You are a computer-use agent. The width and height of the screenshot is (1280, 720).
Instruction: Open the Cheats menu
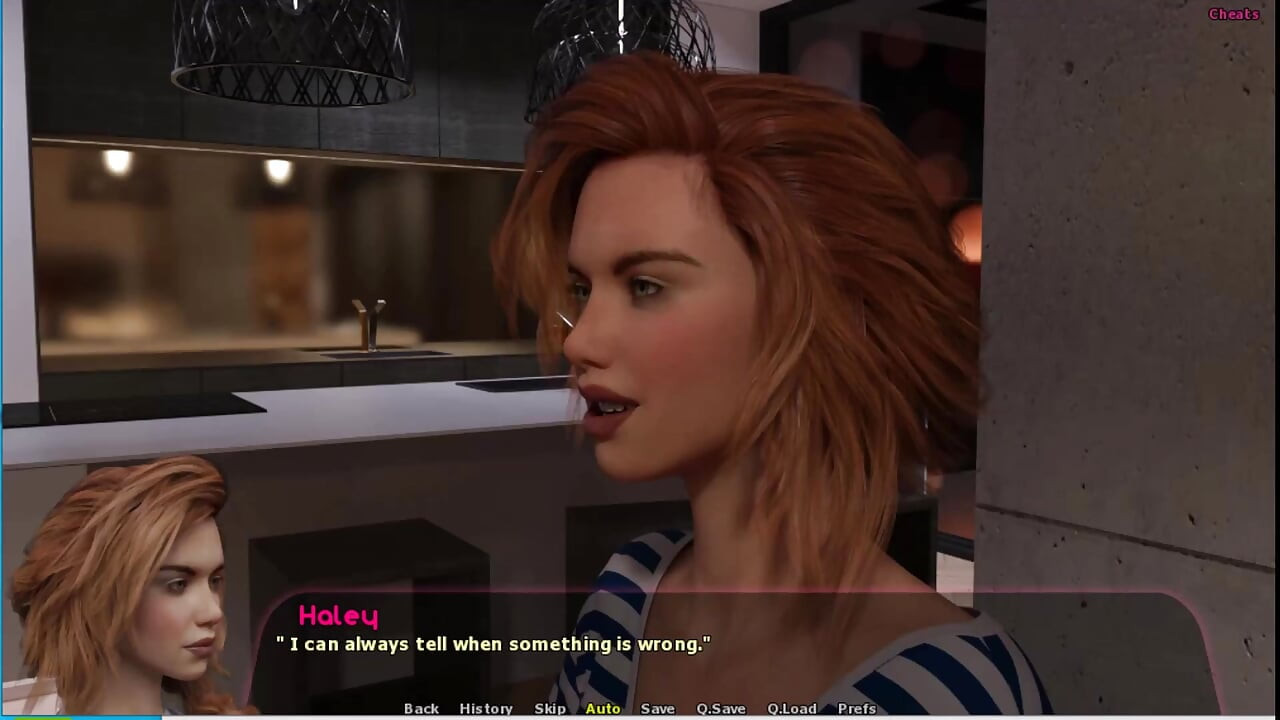coord(1233,14)
